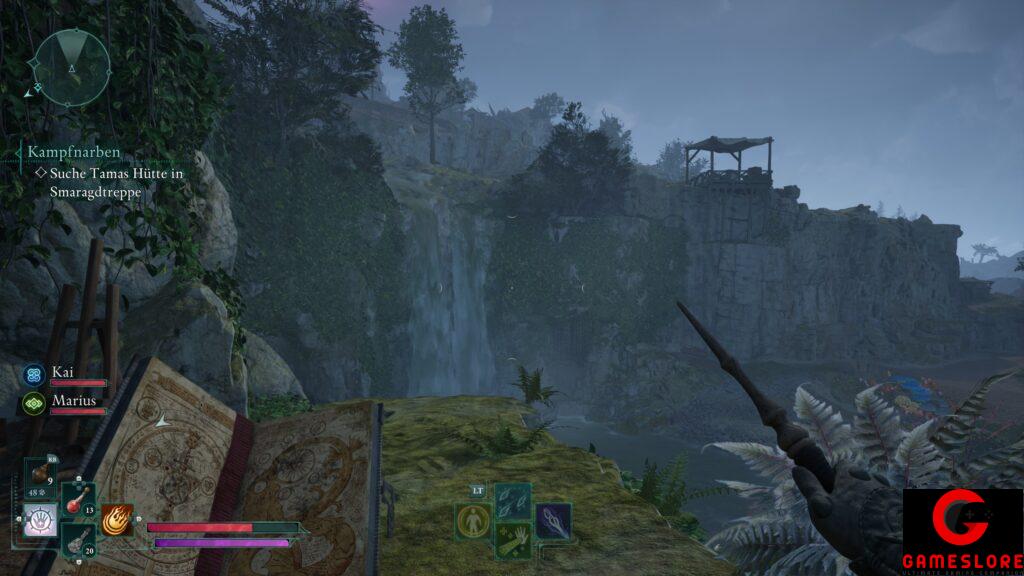Viewport: 1024px width, 576px height.
Task: Activate the green outstretched hand ability
Action: pyautogui.click(x=513, y=540)
